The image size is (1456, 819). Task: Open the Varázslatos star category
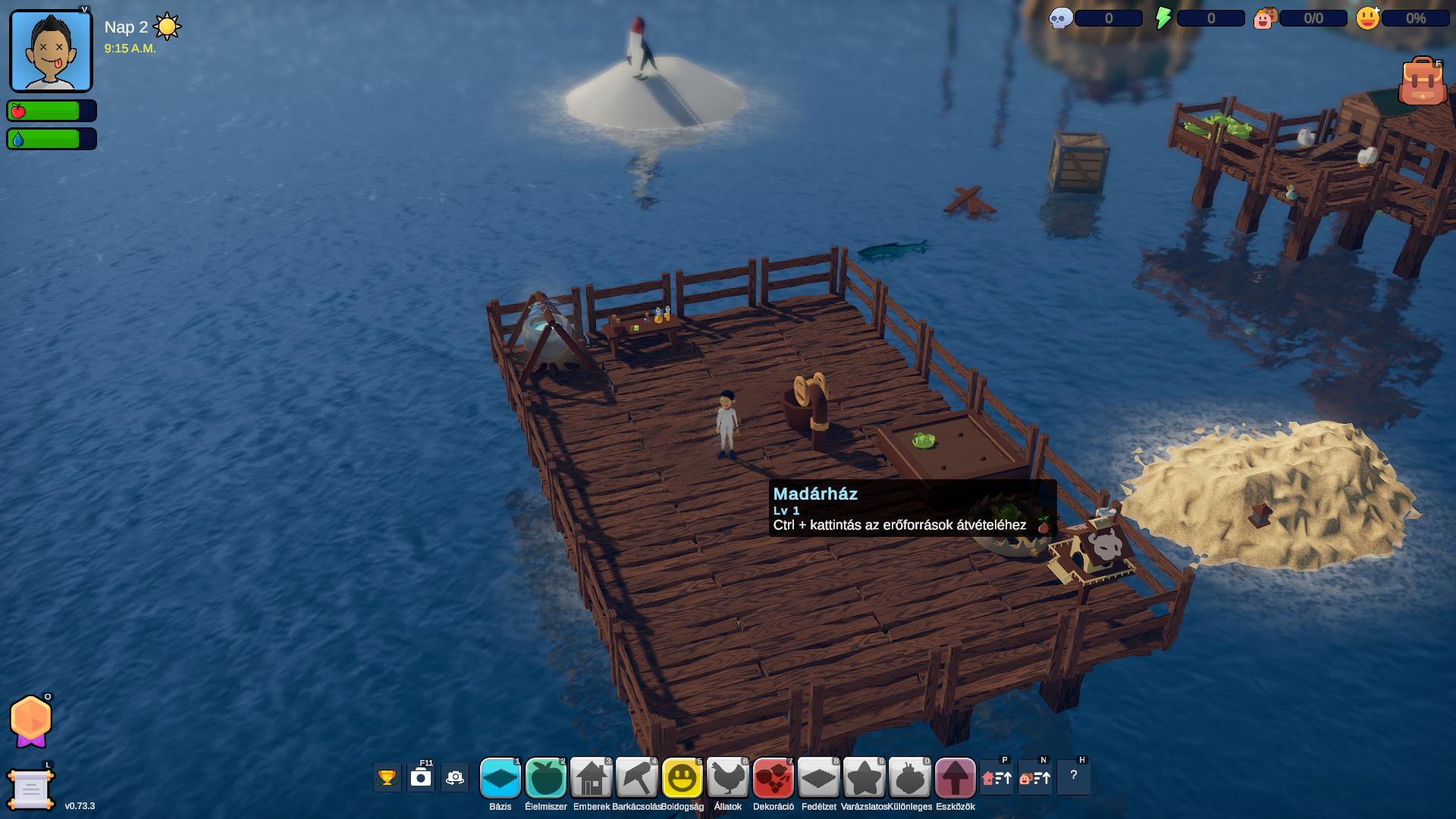pos(864,778)
